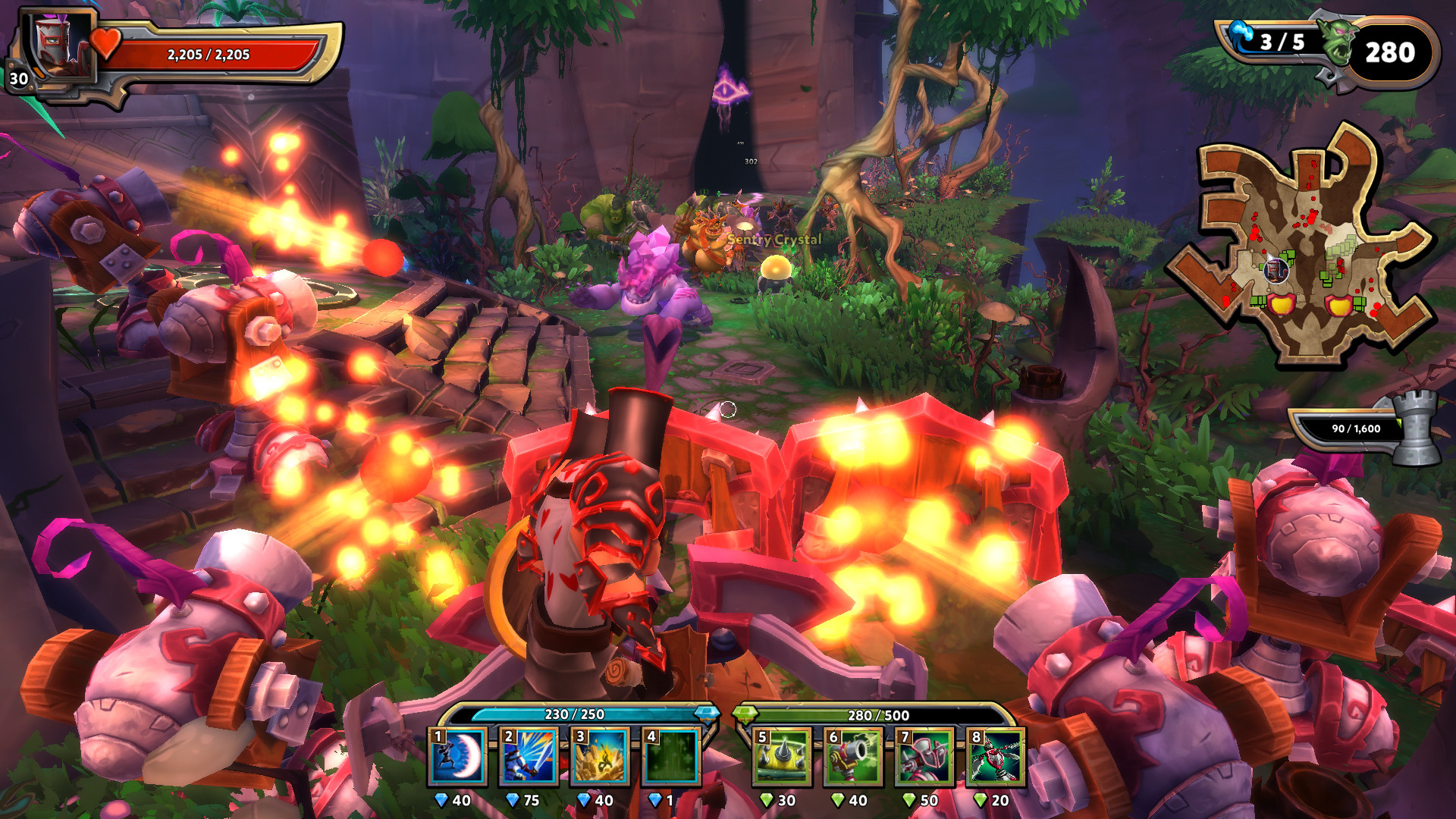Choose the cannonball tower defense

point(853,757)
